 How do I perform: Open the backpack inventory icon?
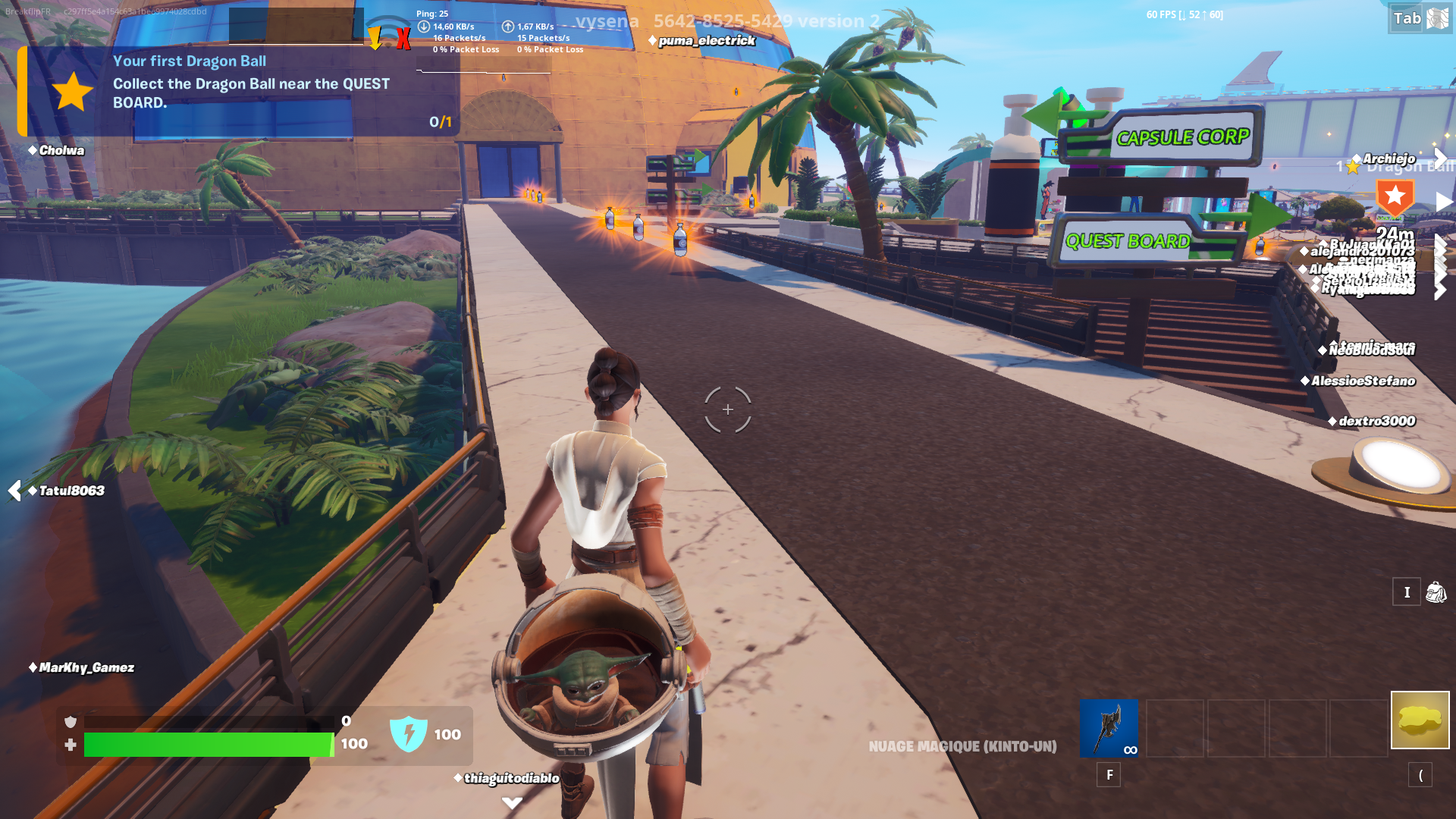coord(1436,592)
